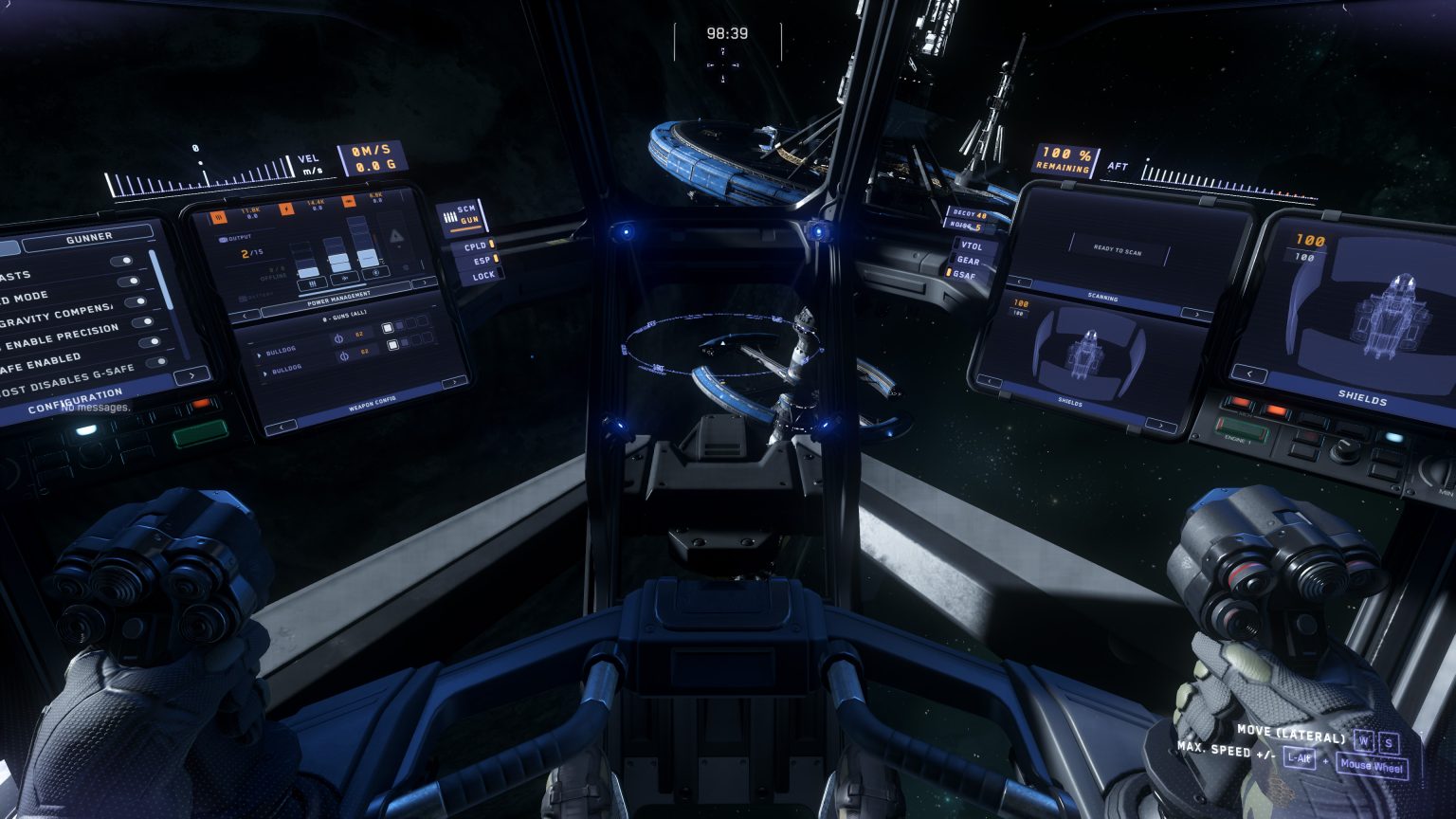Toggle the Enable Precision switch
This screenshot has width=1456, height=819.
click(140, 322)
